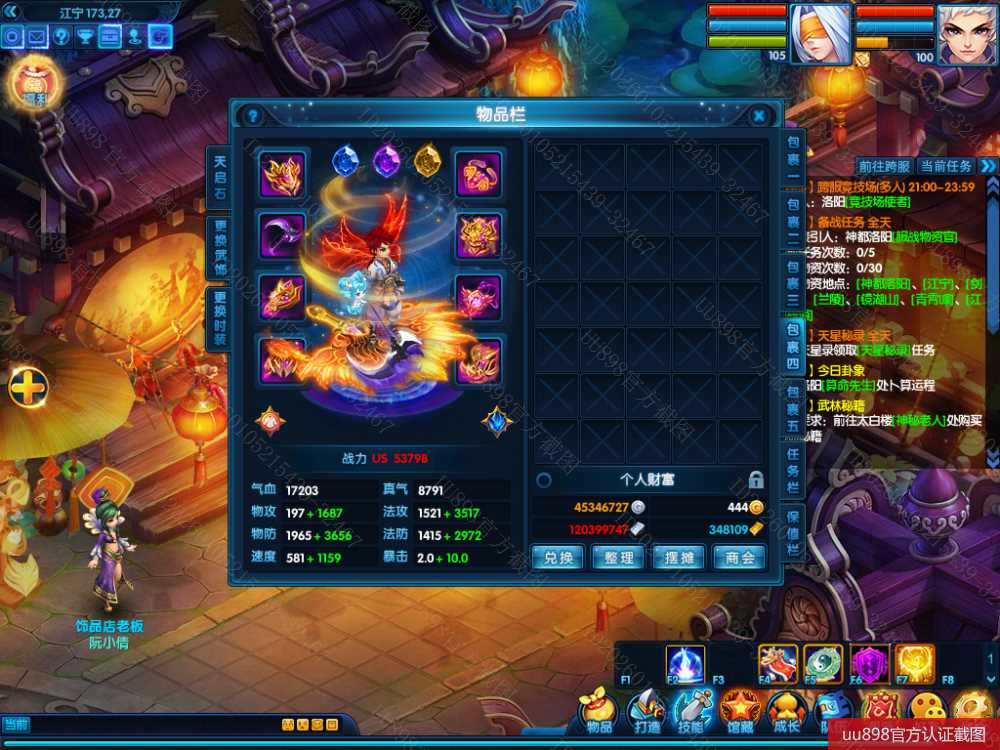1000x750 pixels.
Task: Choose the 更换时装 costume tab
Action: coord(219,318)
